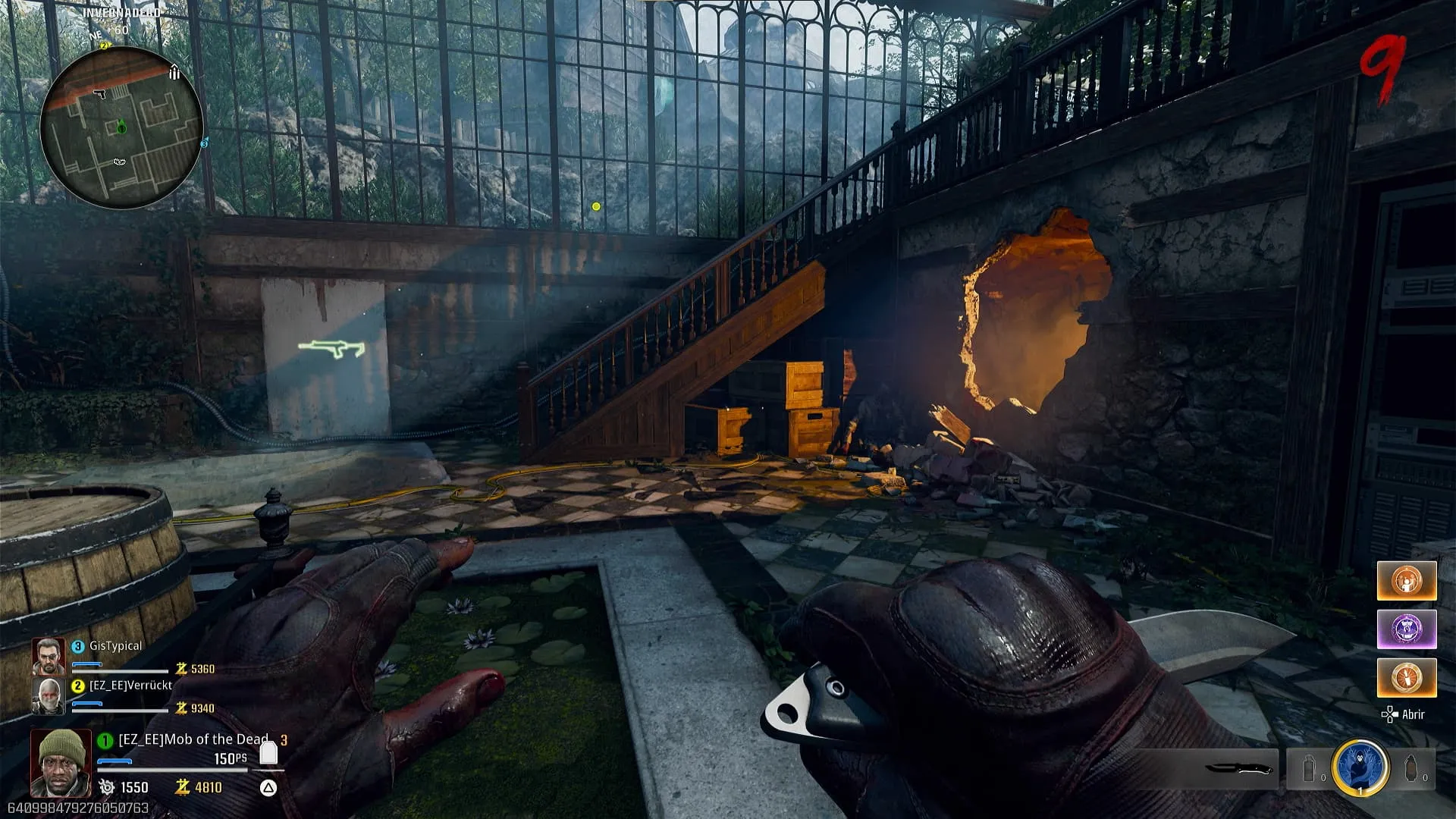Click the tactical grenade slot left of field upgrade

(1310, 769)
